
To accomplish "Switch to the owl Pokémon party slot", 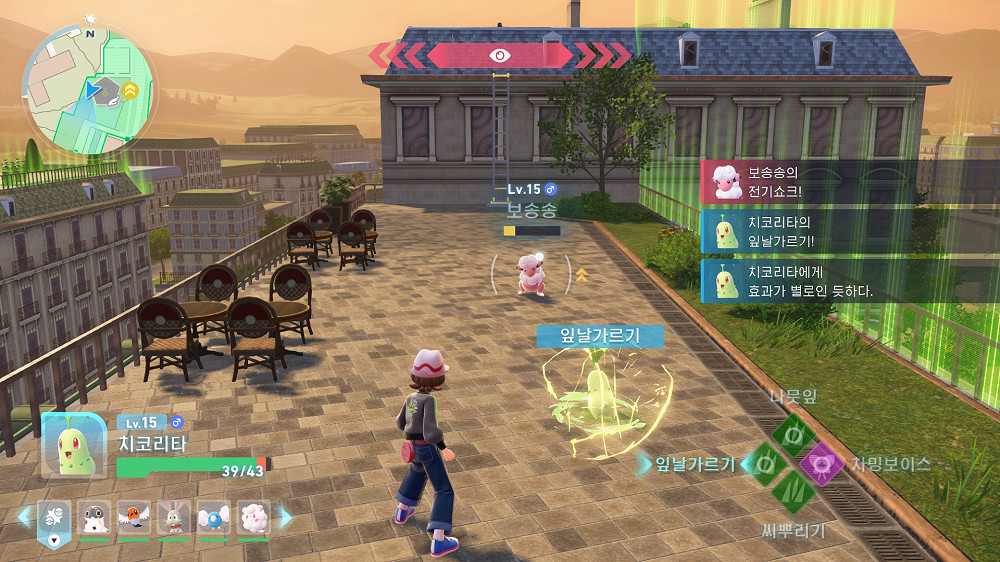I will pyautogui.click(x=94, y=517).
